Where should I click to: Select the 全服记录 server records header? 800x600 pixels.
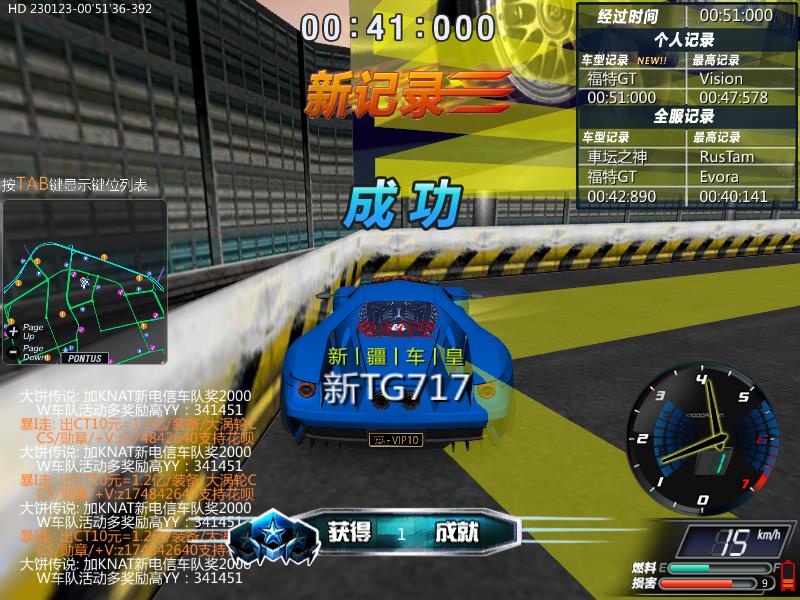684,117
